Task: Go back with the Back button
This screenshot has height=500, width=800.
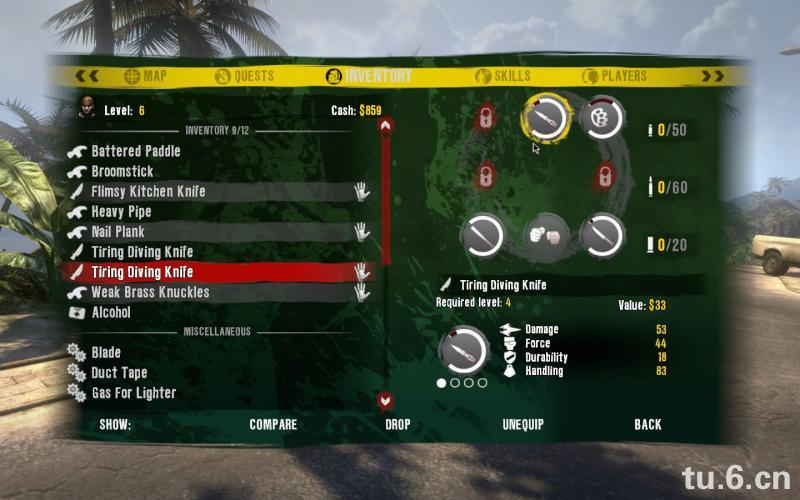Action: point(648,425)
